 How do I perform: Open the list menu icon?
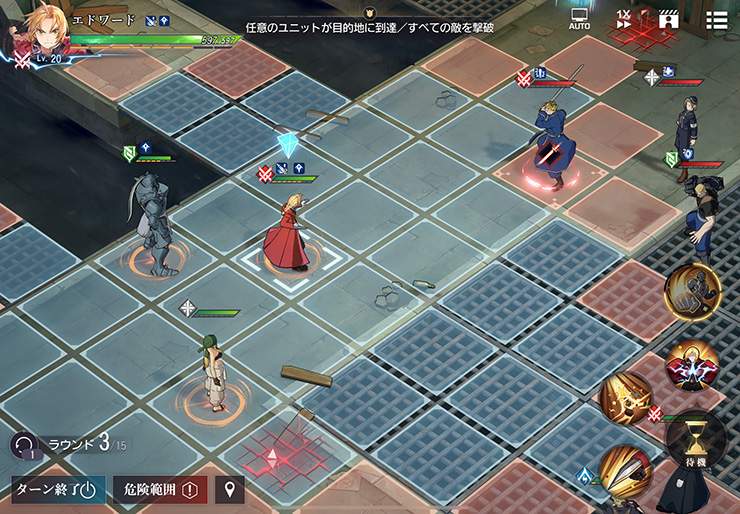(716, 19)
